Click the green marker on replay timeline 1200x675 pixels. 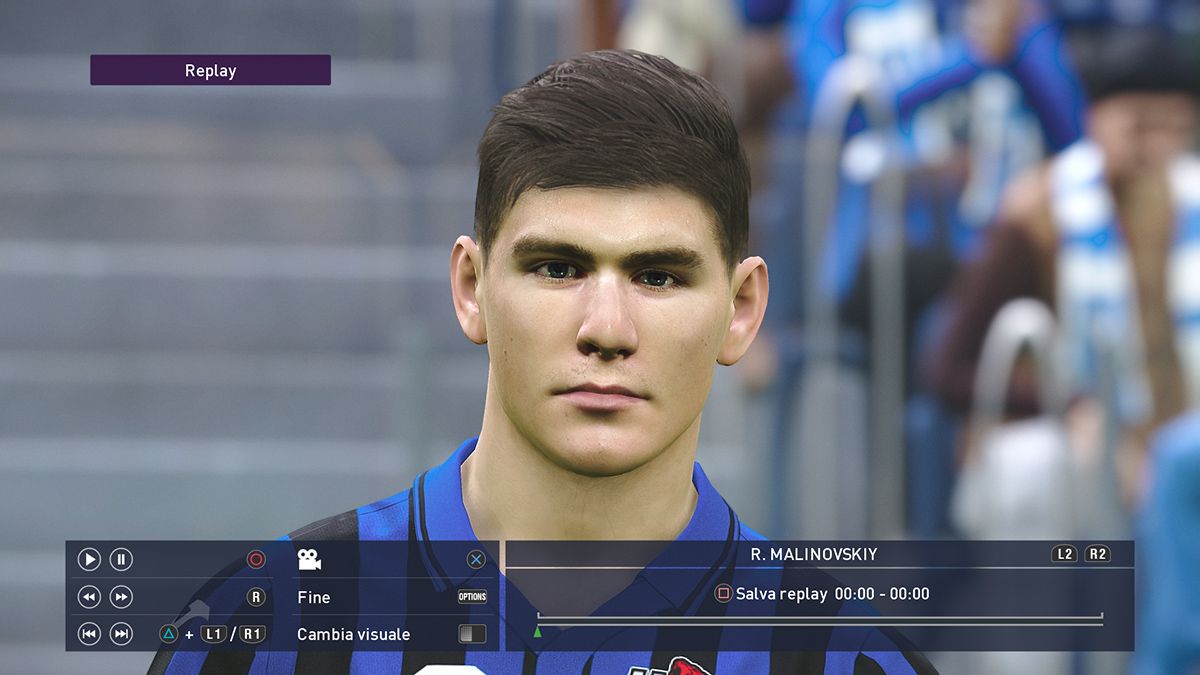(x=538, y=632)
